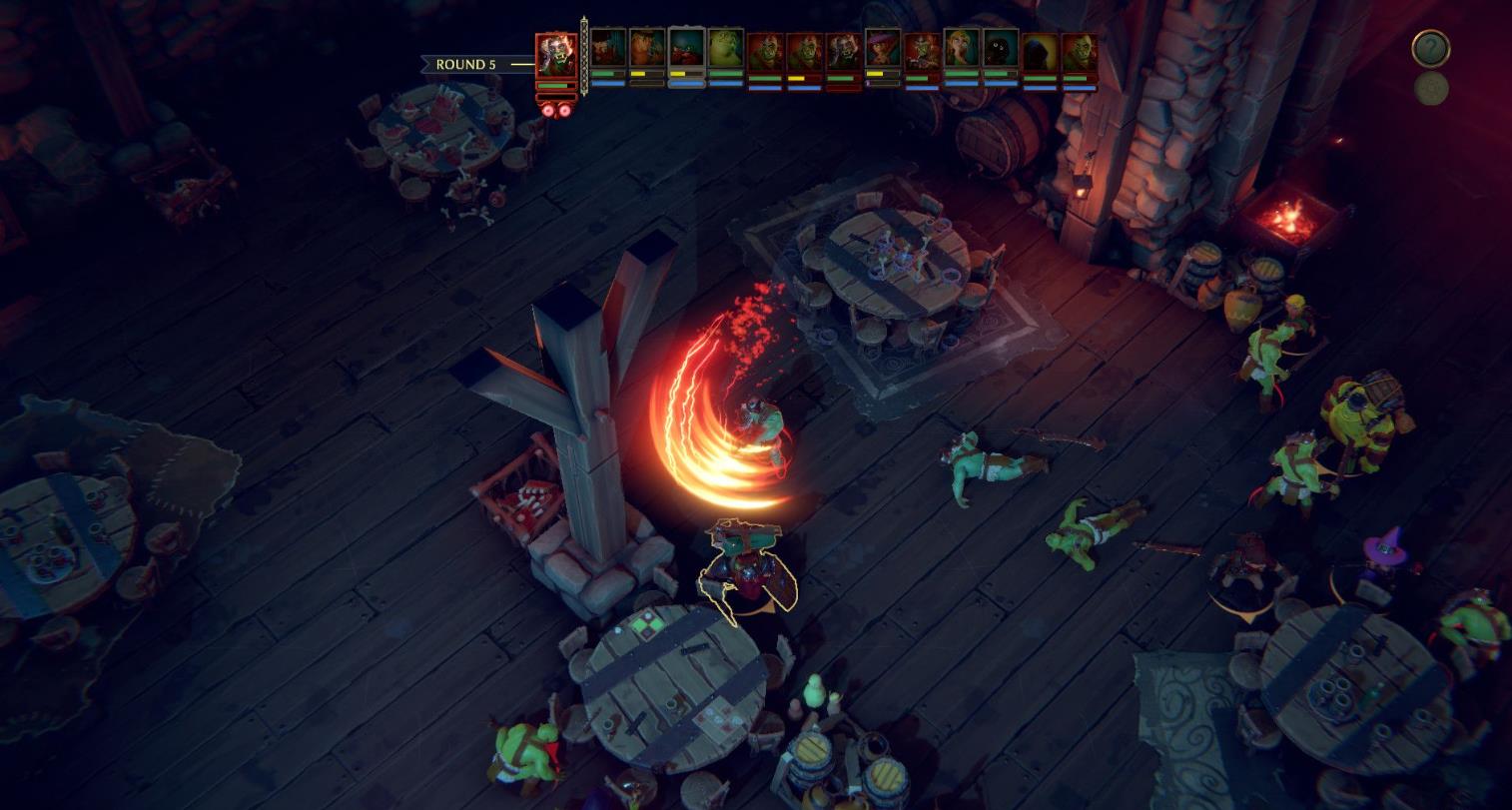Pick the yellow-green ogre portrait
This screenshot has height=810, width=1512.
(725, 50)
